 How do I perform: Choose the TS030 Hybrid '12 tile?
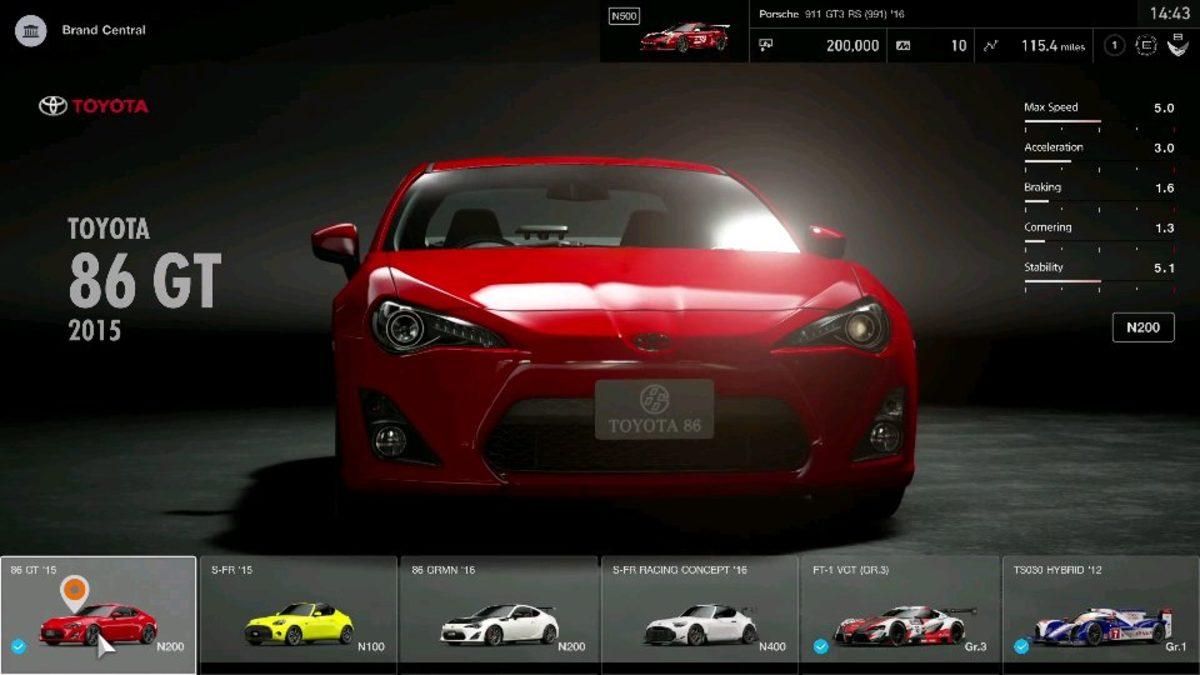coord(1100,612)
